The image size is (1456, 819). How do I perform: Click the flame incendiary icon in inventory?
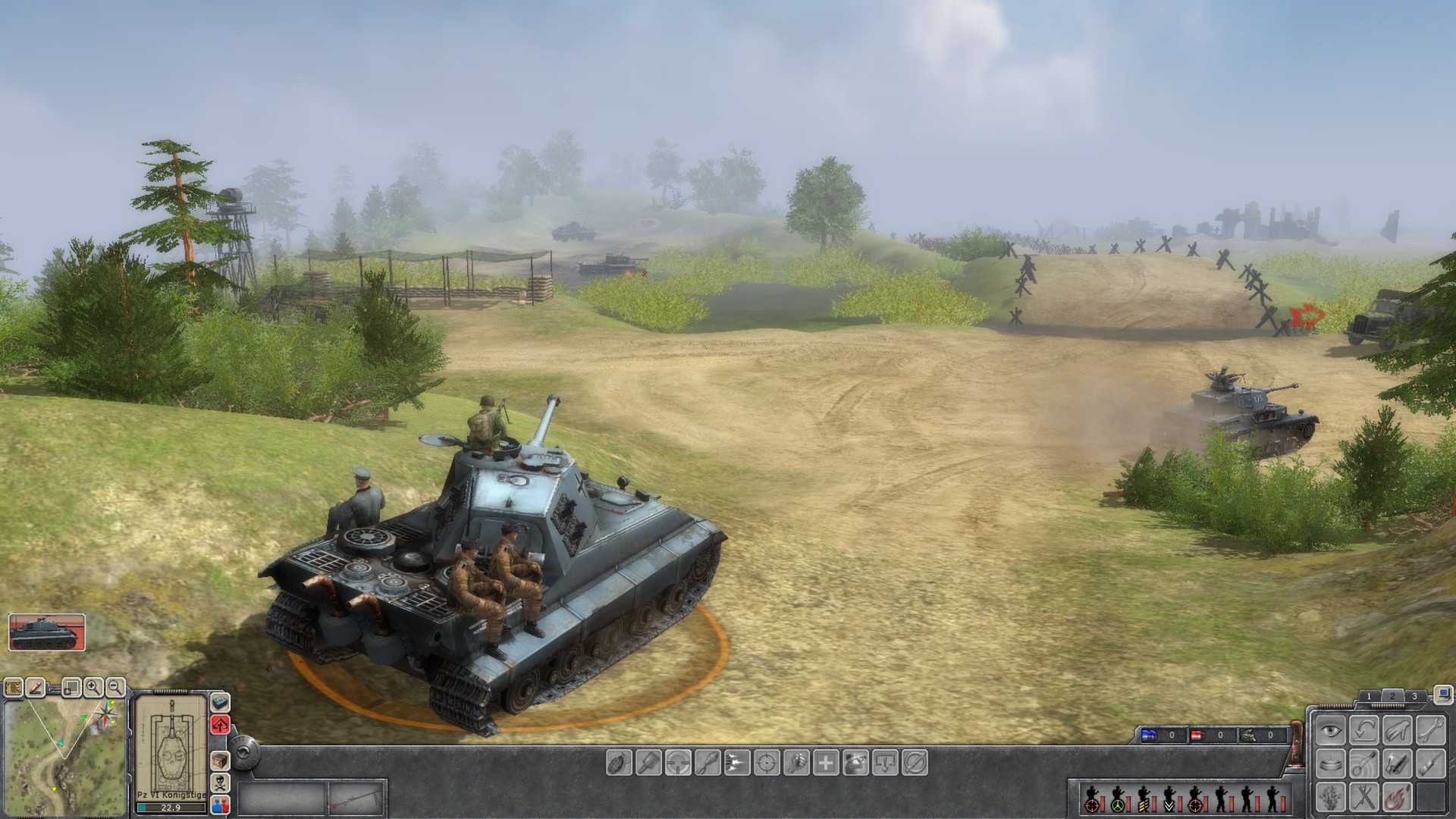pyautogui.click(x=1398, y=798)
